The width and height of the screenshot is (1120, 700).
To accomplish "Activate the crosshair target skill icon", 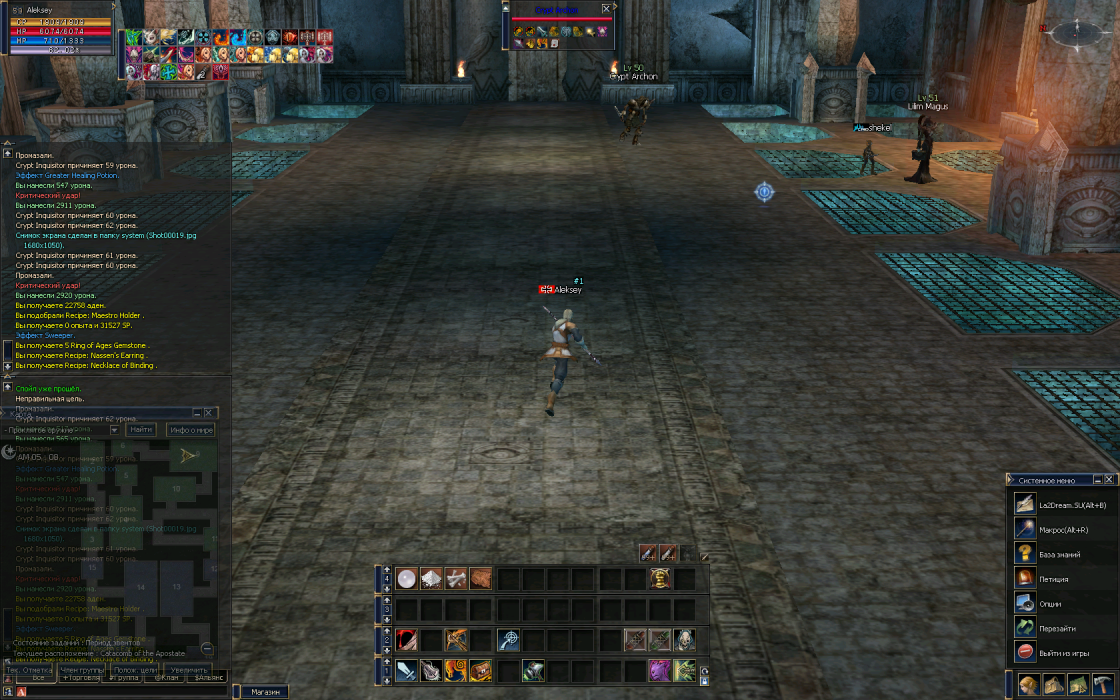I will tap(509, 640).
